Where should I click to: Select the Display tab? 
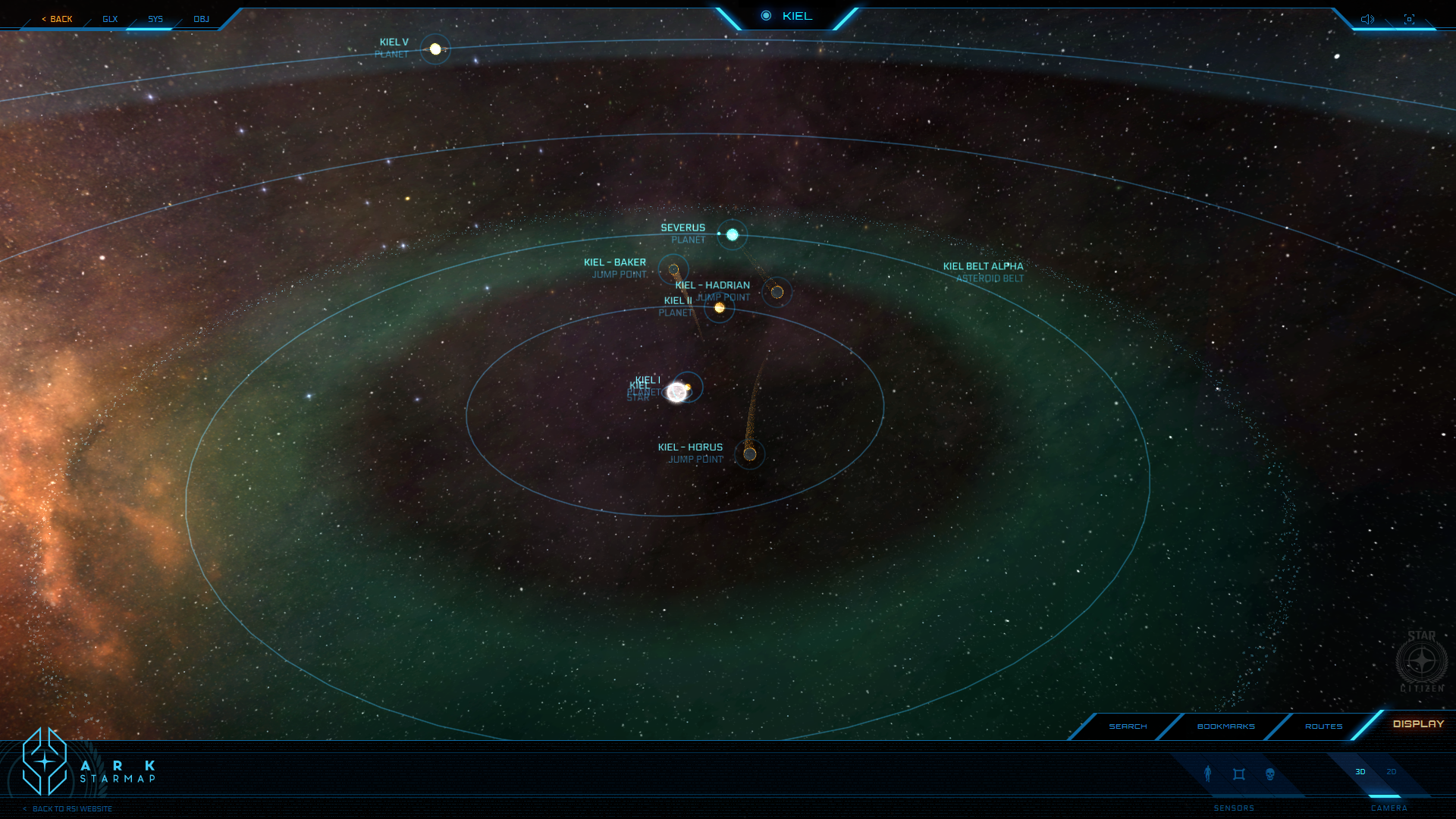pos(1418,724)
